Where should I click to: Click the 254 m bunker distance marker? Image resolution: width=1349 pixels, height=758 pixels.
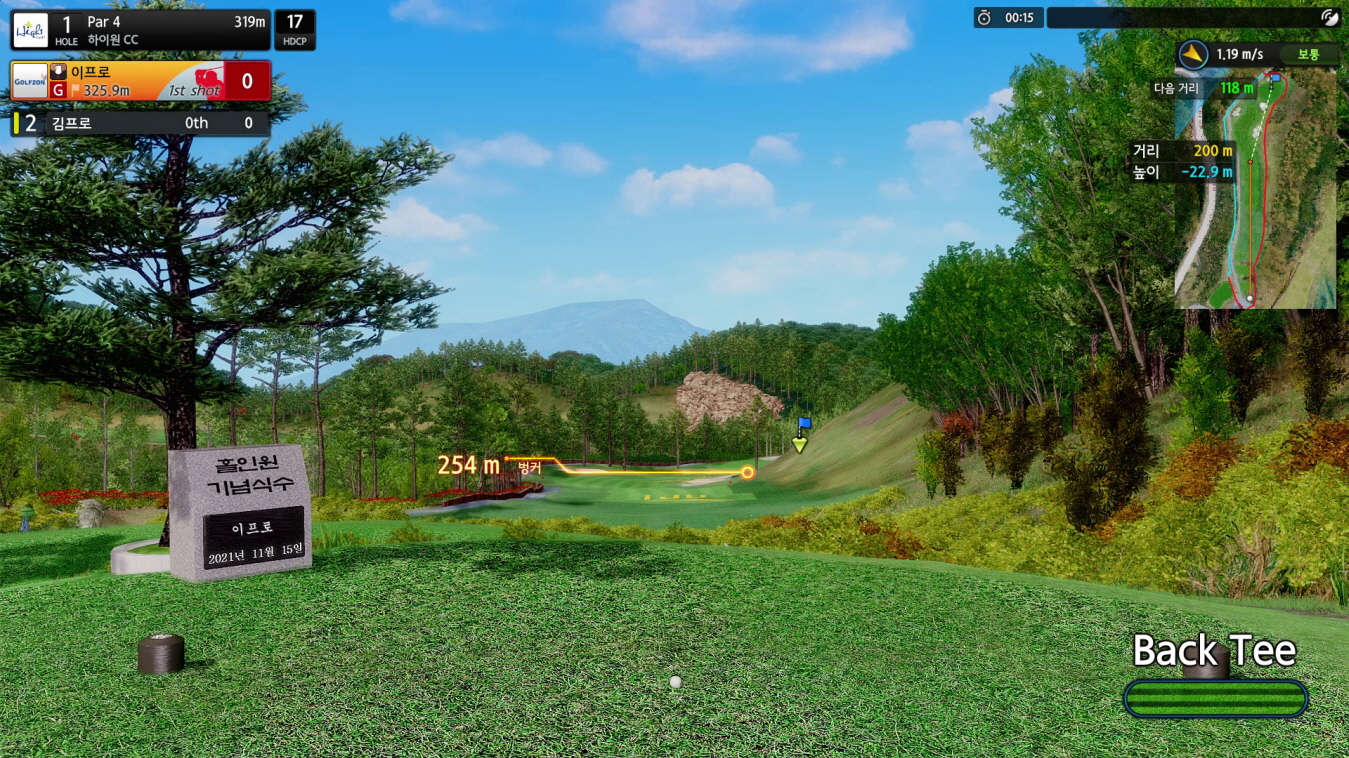click(x=469, y=465)
